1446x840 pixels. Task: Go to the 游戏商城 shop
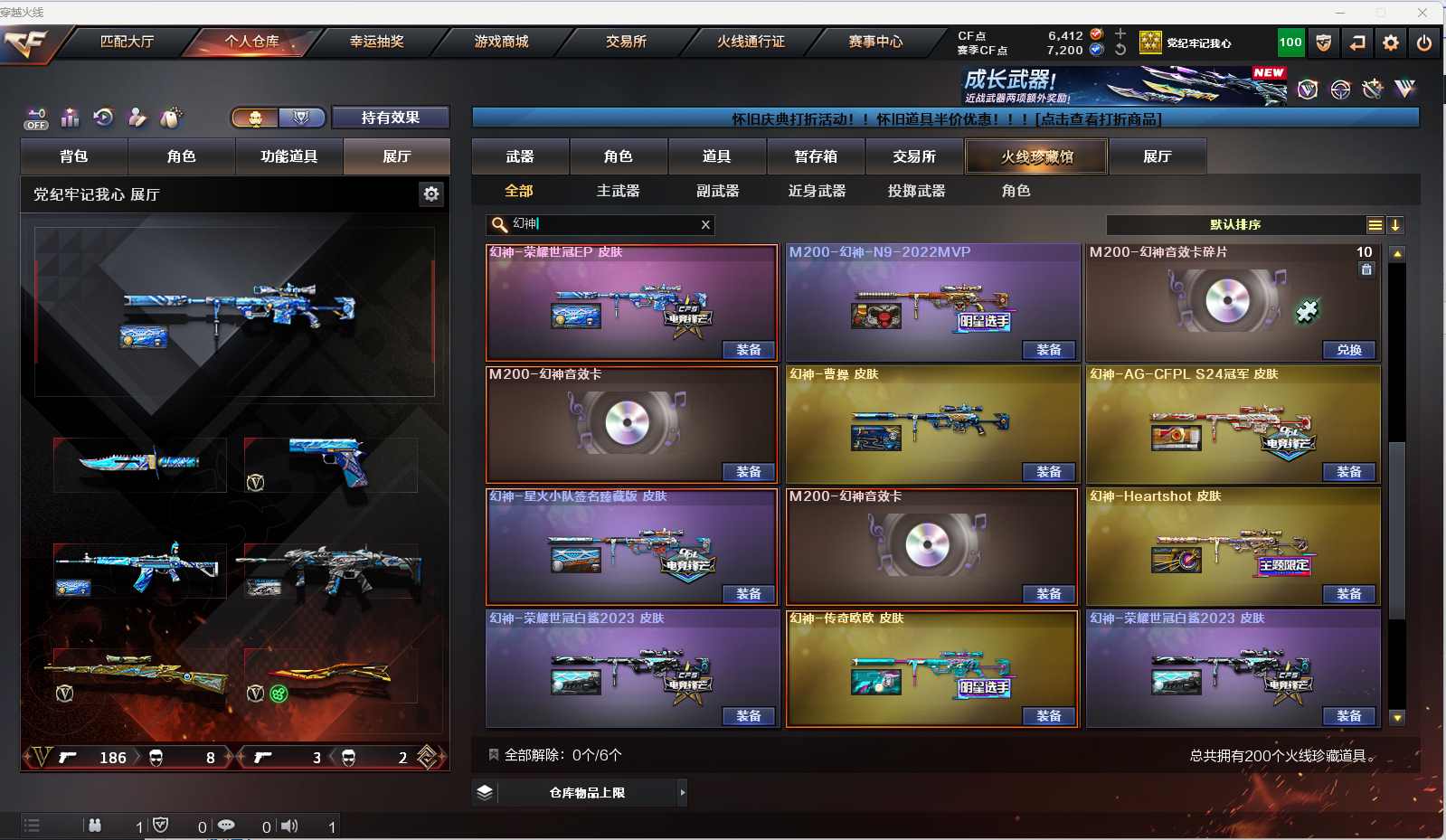pos(501,42)
